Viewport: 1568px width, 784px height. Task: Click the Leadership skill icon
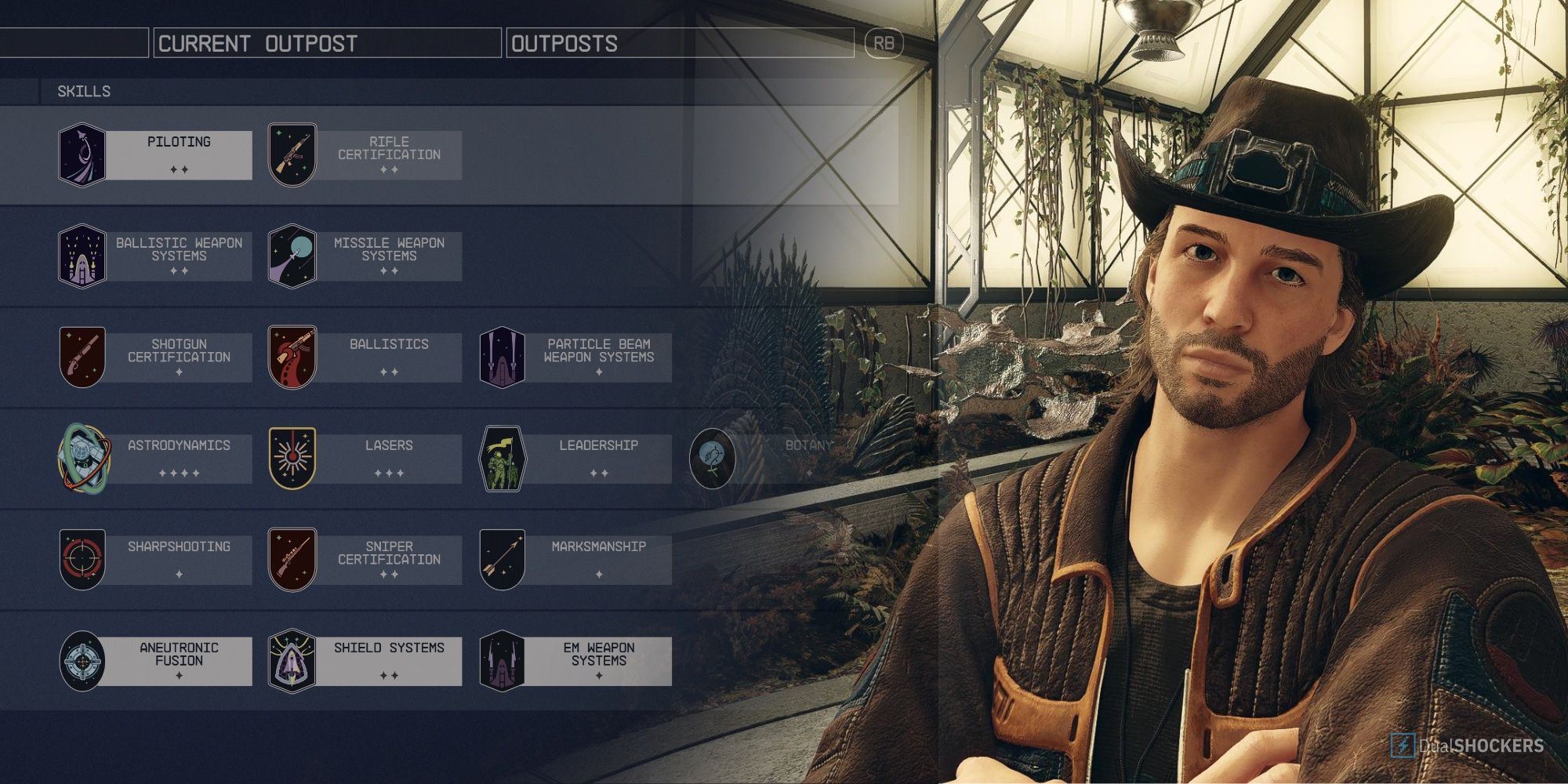pos(502,457)
